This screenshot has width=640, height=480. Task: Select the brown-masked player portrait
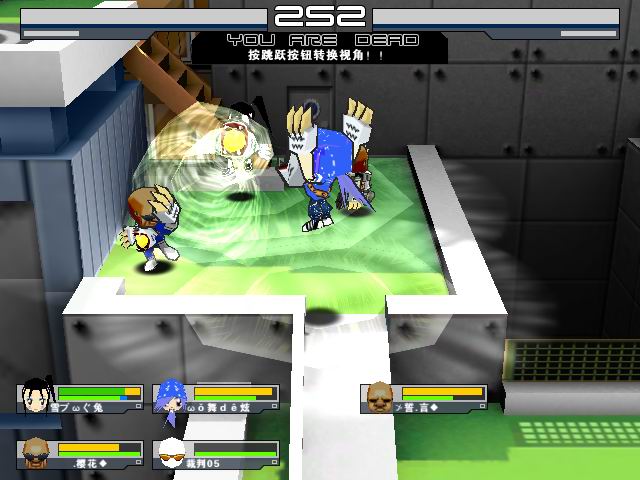coord(378,397)
